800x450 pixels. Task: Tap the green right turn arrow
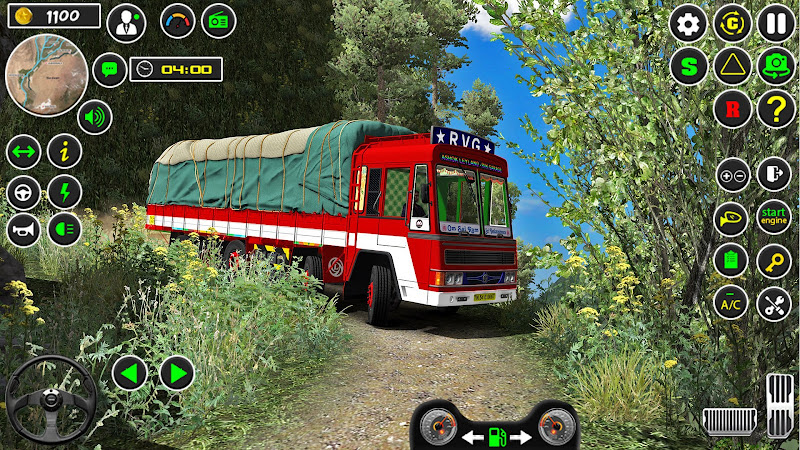coord(177,374)
